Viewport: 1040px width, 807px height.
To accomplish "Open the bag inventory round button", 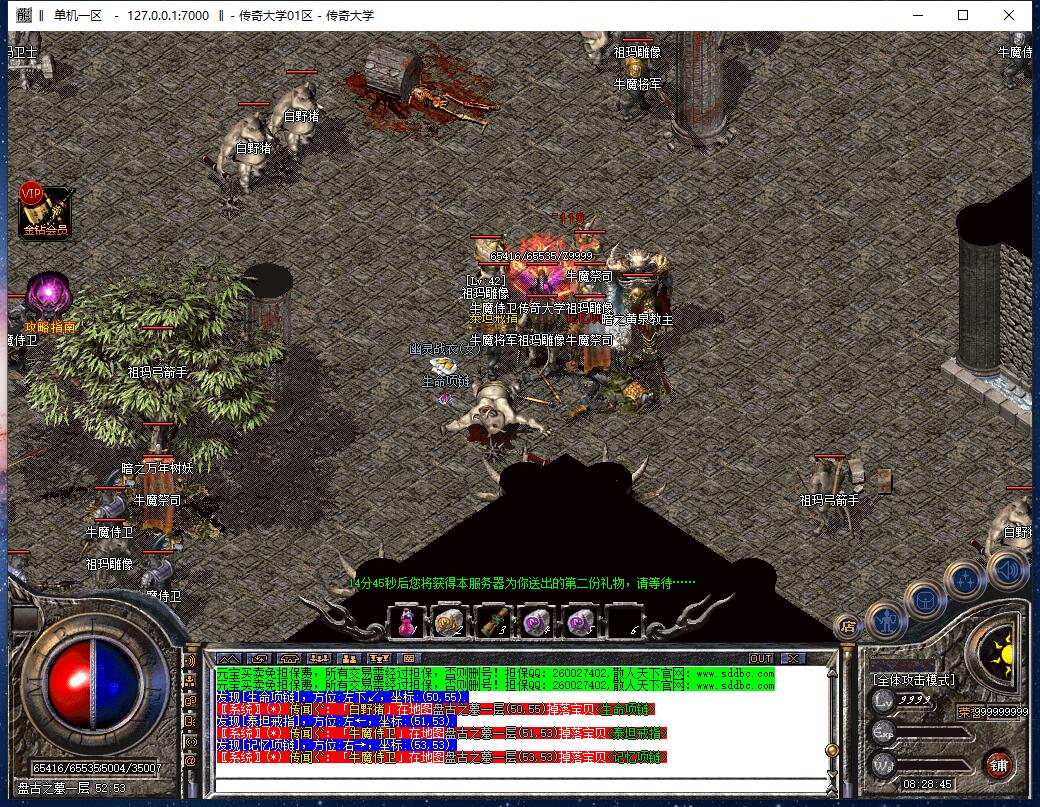I will (x=925, y=598).
